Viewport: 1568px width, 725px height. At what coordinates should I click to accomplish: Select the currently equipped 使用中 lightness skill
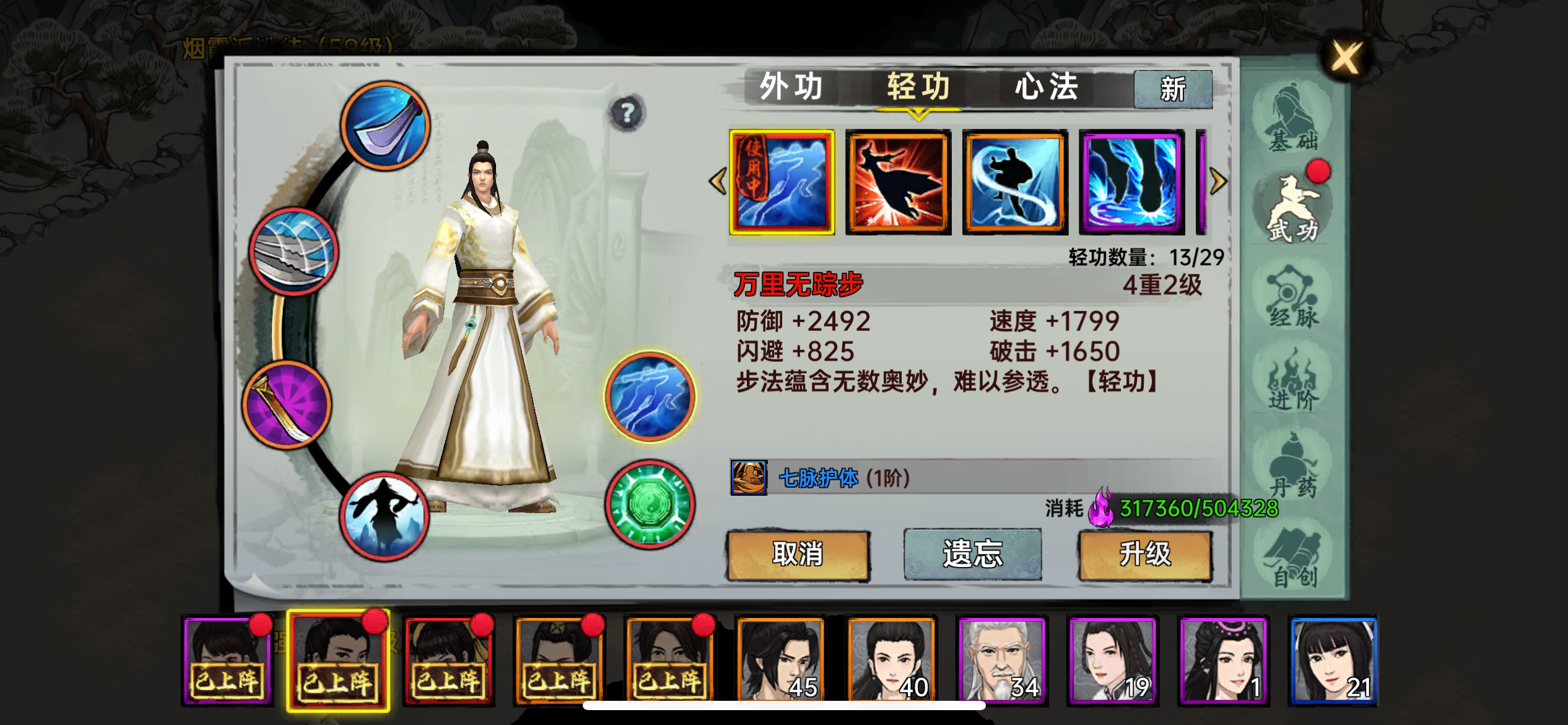(x=783, y=183)
